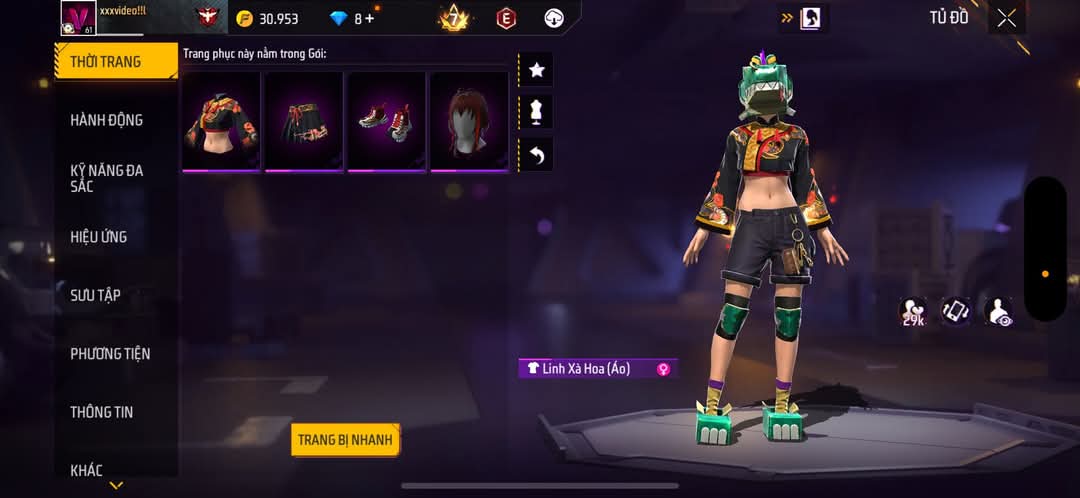Click the undo arrow button

click(x=536, y=155)
